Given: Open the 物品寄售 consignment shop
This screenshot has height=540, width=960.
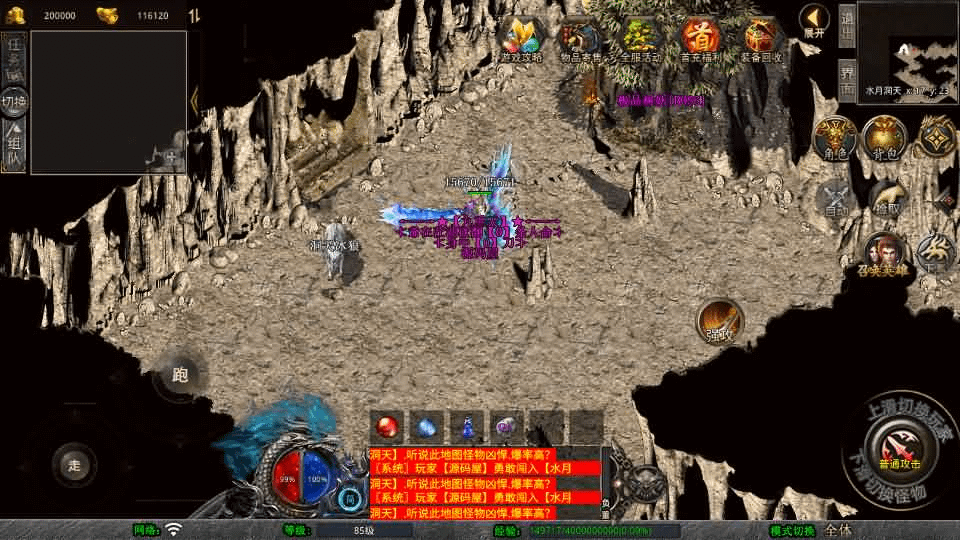Looking at the screenshot, I should pos(581,39).
